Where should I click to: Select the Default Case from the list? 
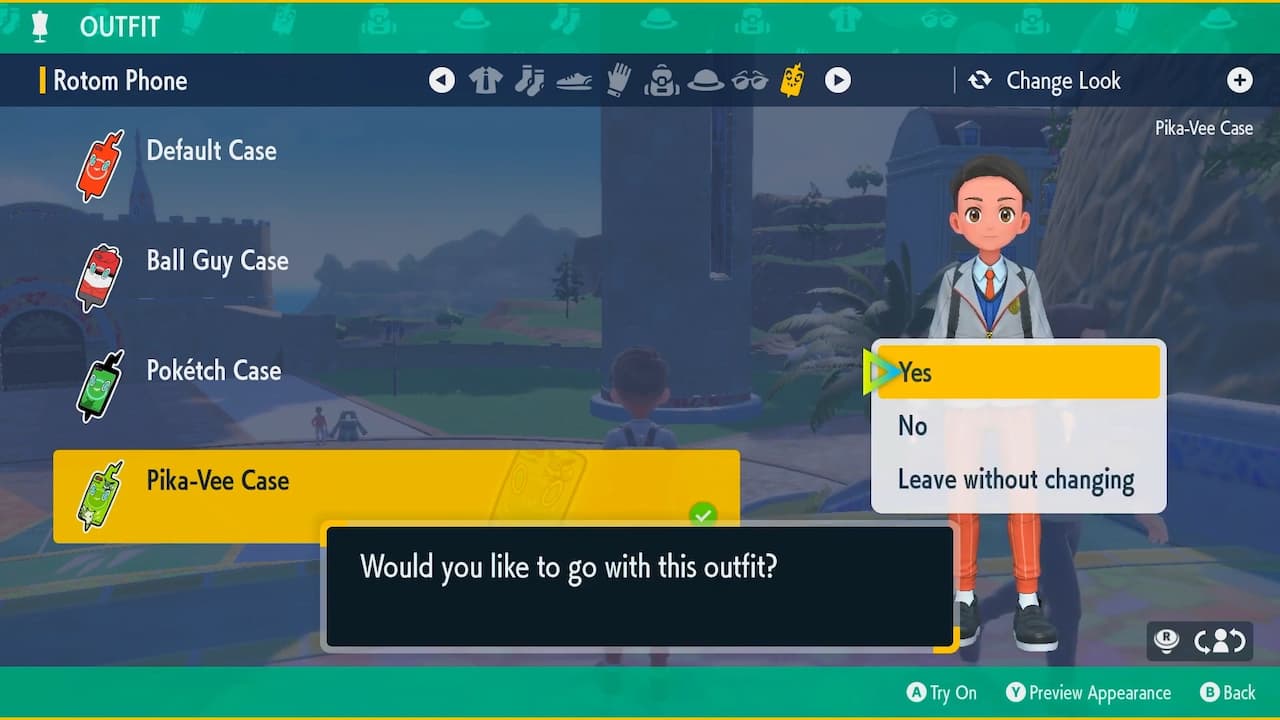(x=211, y=150)
